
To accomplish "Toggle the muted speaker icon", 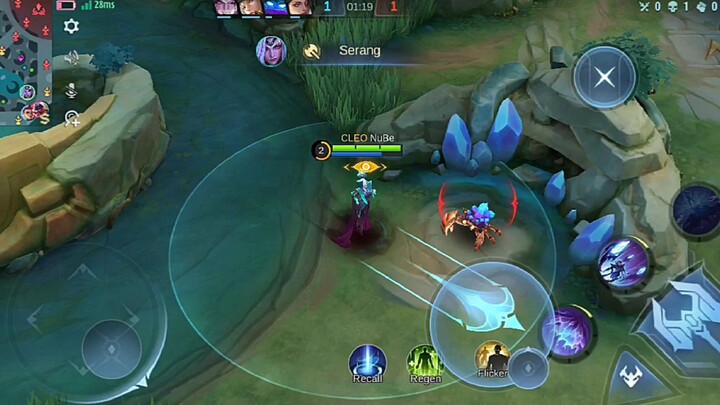I will click(x=71, y=59).
